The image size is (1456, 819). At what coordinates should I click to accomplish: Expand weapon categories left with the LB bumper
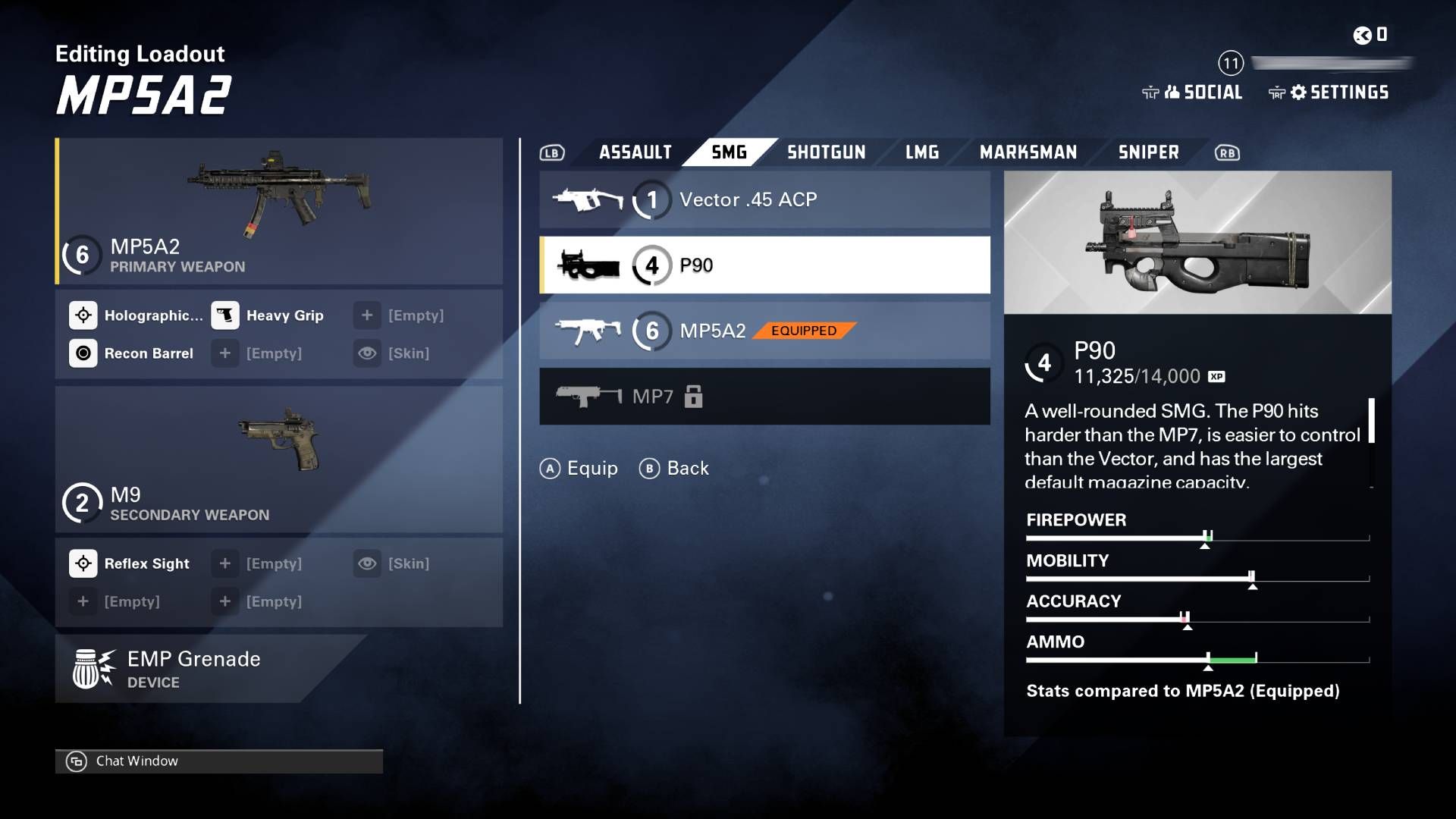pos(551,152)
